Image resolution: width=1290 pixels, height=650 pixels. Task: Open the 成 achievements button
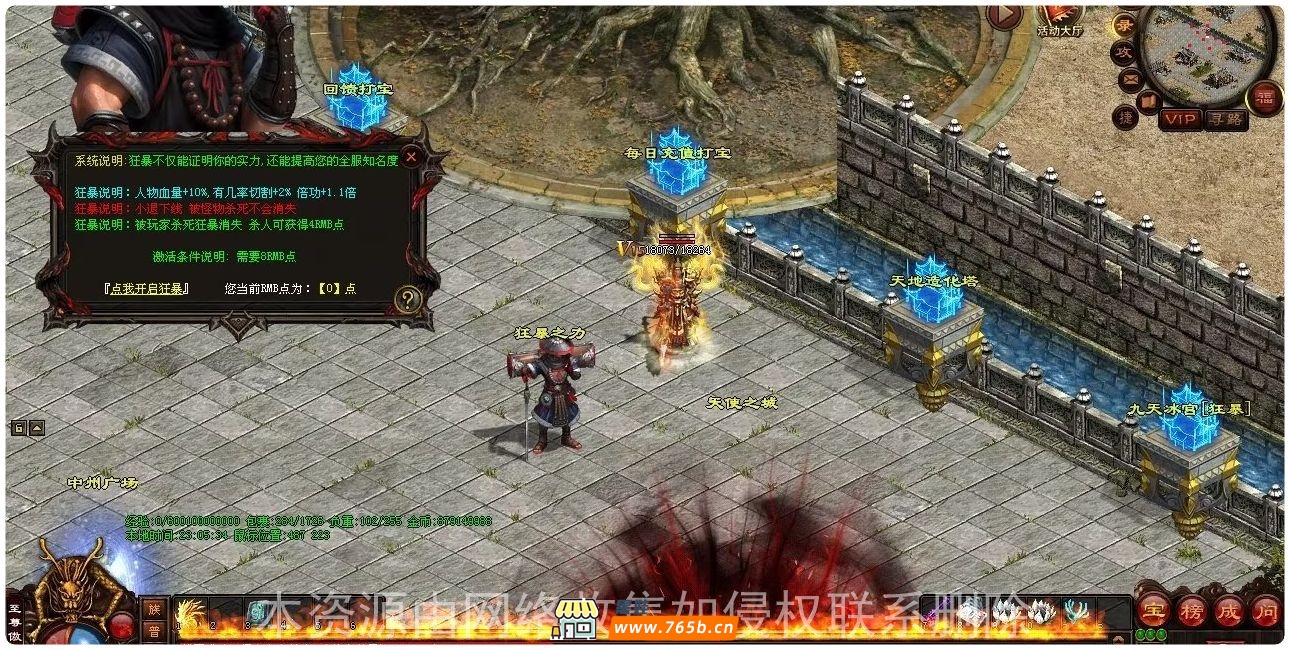[1228, 609]
